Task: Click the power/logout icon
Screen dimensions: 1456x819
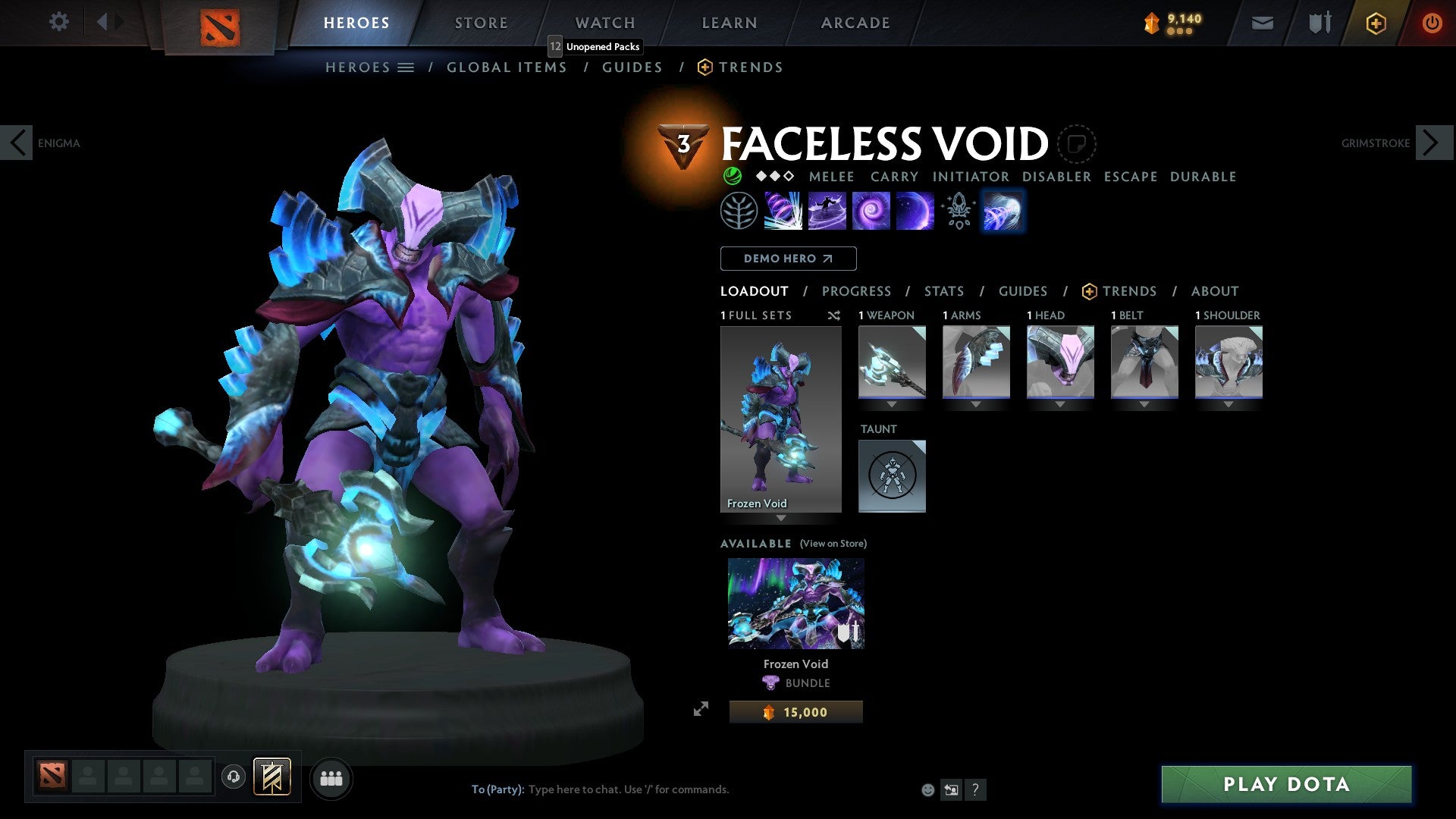Action: point(1432,23)
